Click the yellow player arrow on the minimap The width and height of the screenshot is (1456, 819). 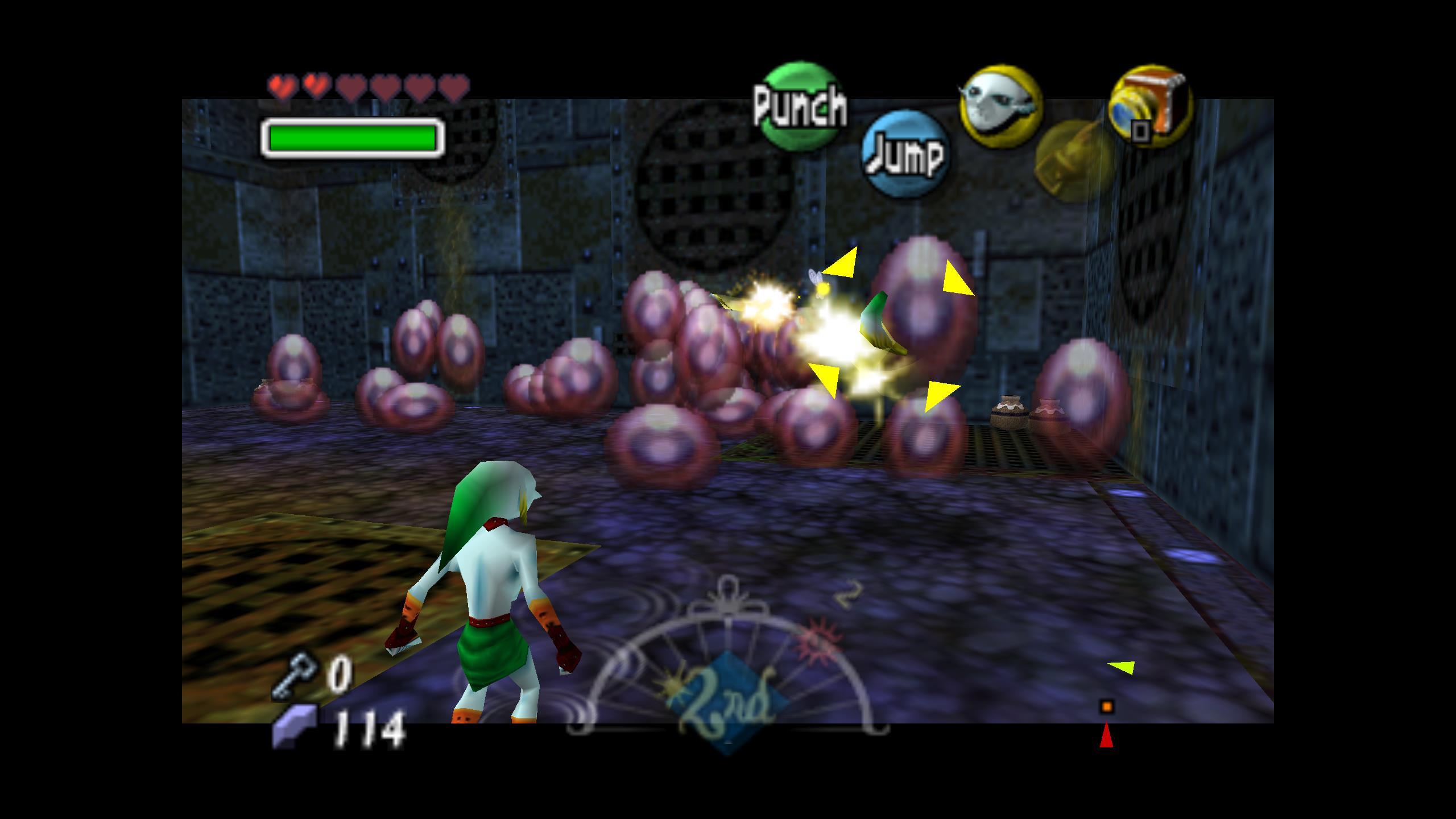[1122, 668]
